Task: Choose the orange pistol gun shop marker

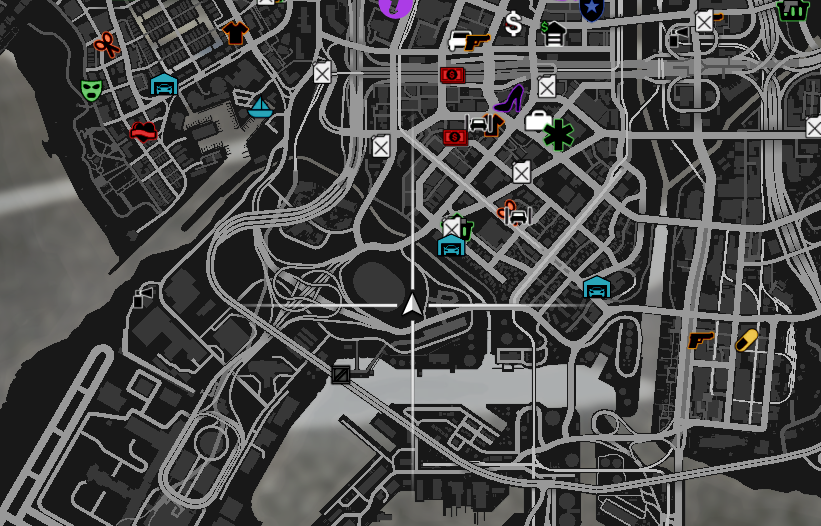Action: 701,341
